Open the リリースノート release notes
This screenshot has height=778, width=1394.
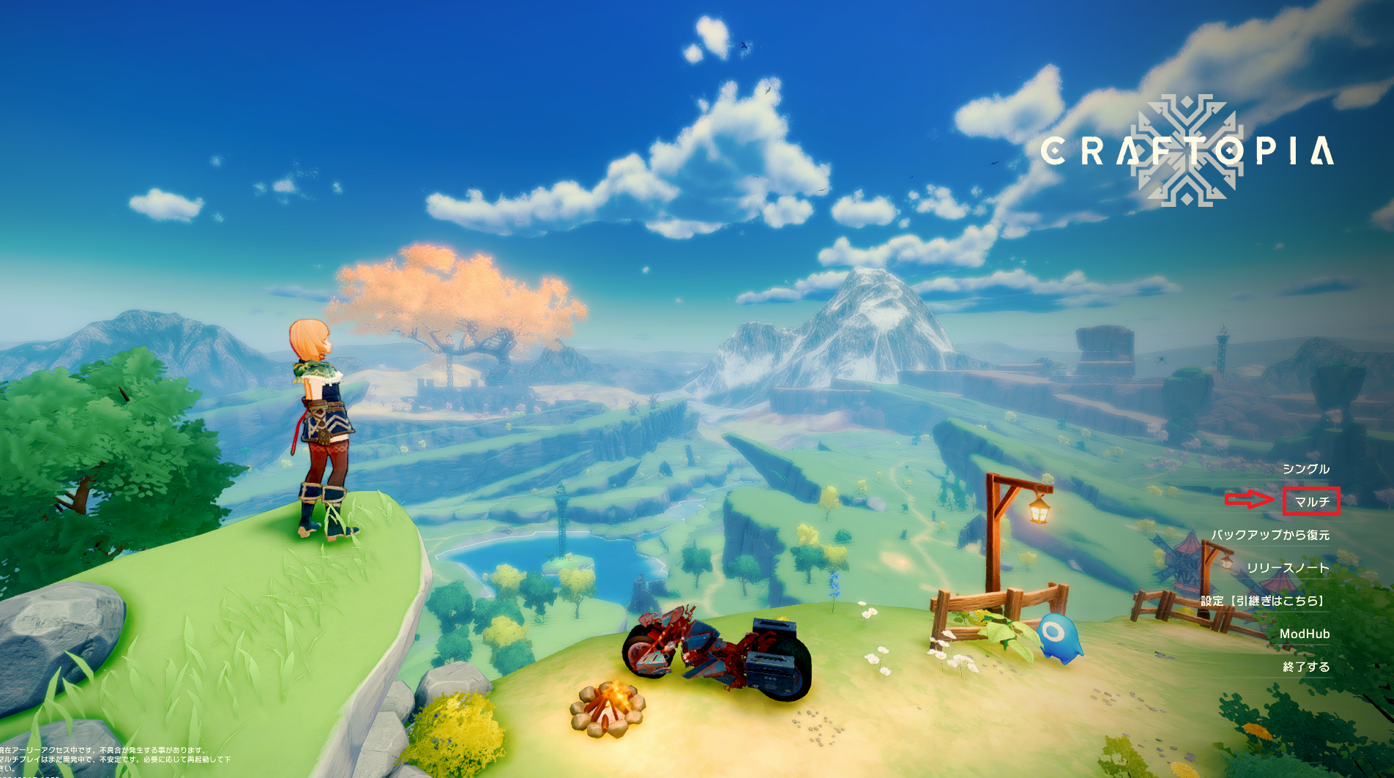click(1288, 568)
